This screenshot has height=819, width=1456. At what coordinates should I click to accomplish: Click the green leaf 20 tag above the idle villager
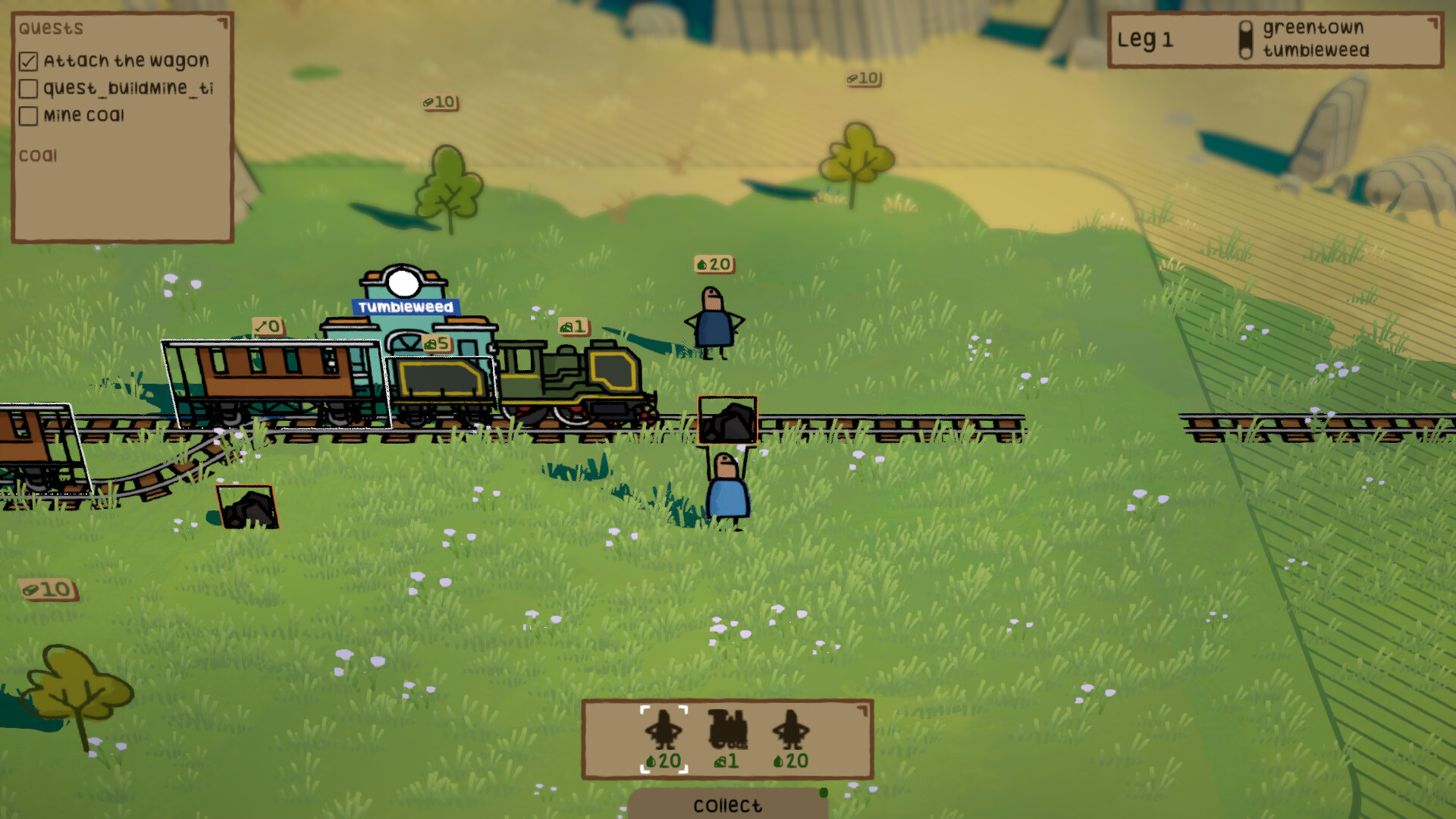coord(714,265)
